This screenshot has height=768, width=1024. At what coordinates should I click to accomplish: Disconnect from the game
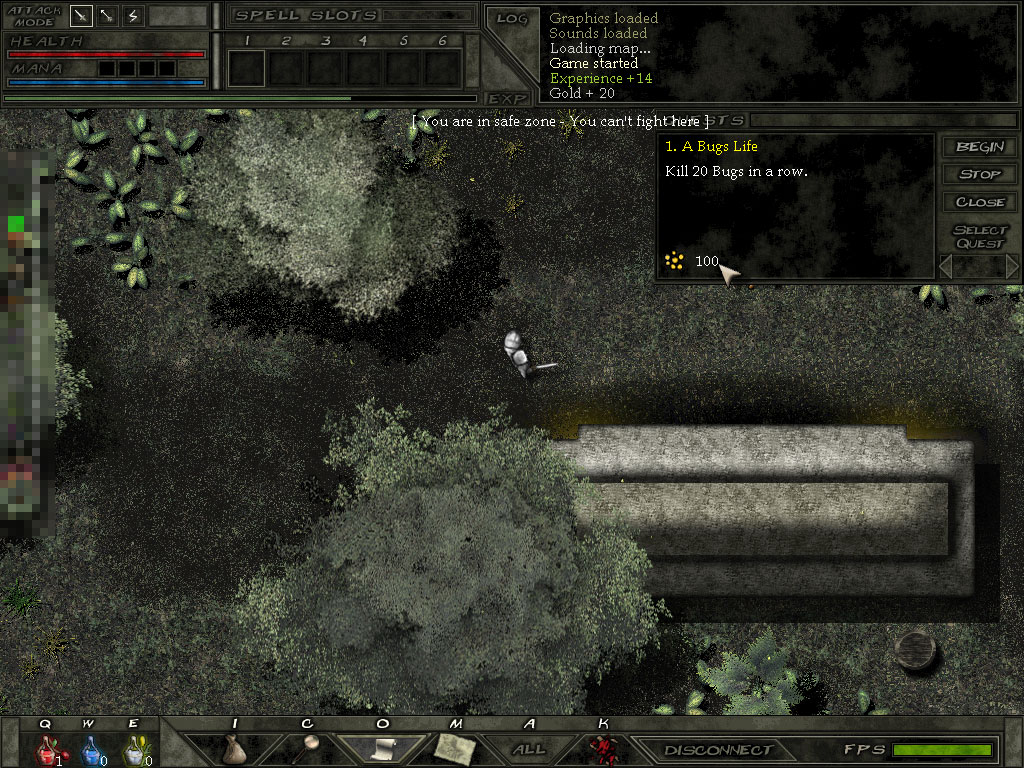pos(719,749)
